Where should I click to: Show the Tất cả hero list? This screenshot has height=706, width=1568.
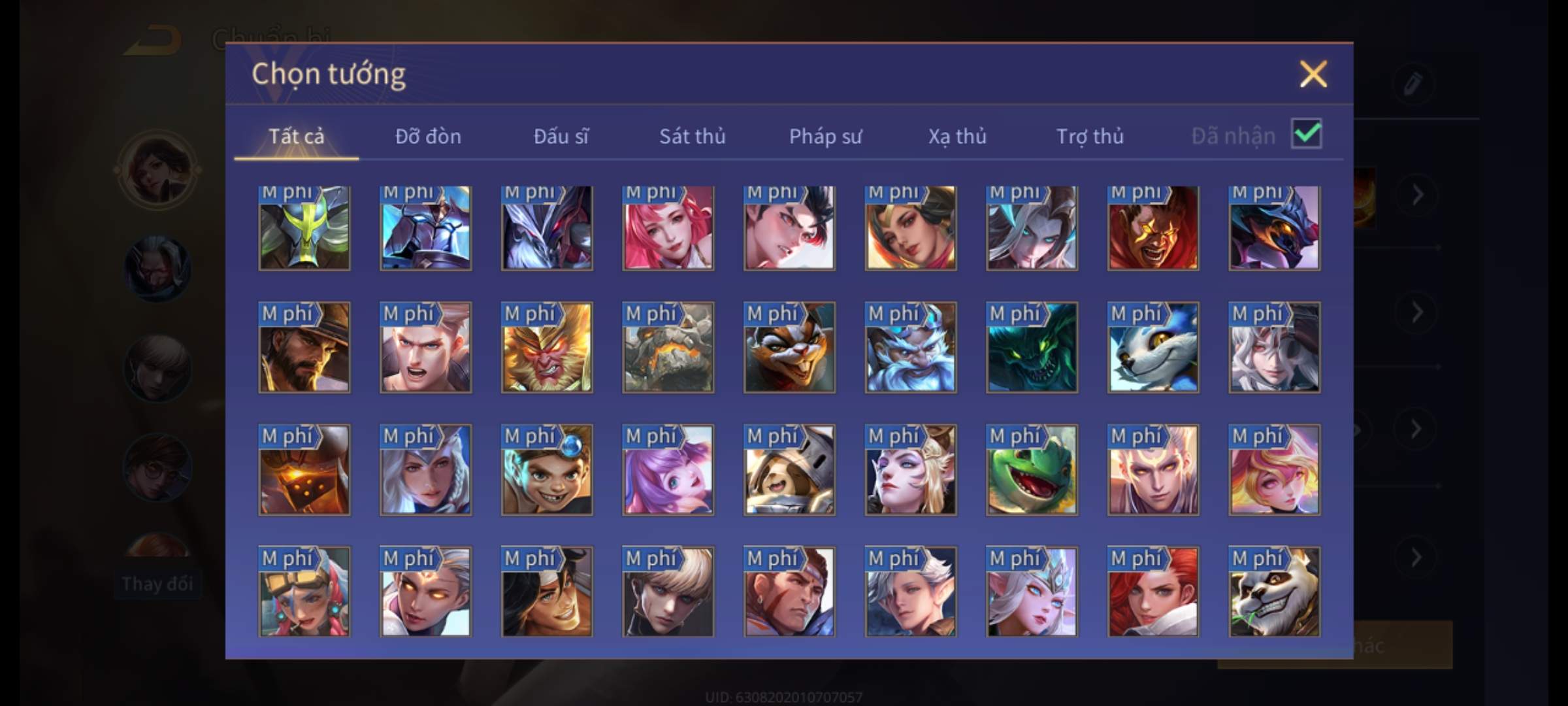pyautogui.click(x=296, y=136)
